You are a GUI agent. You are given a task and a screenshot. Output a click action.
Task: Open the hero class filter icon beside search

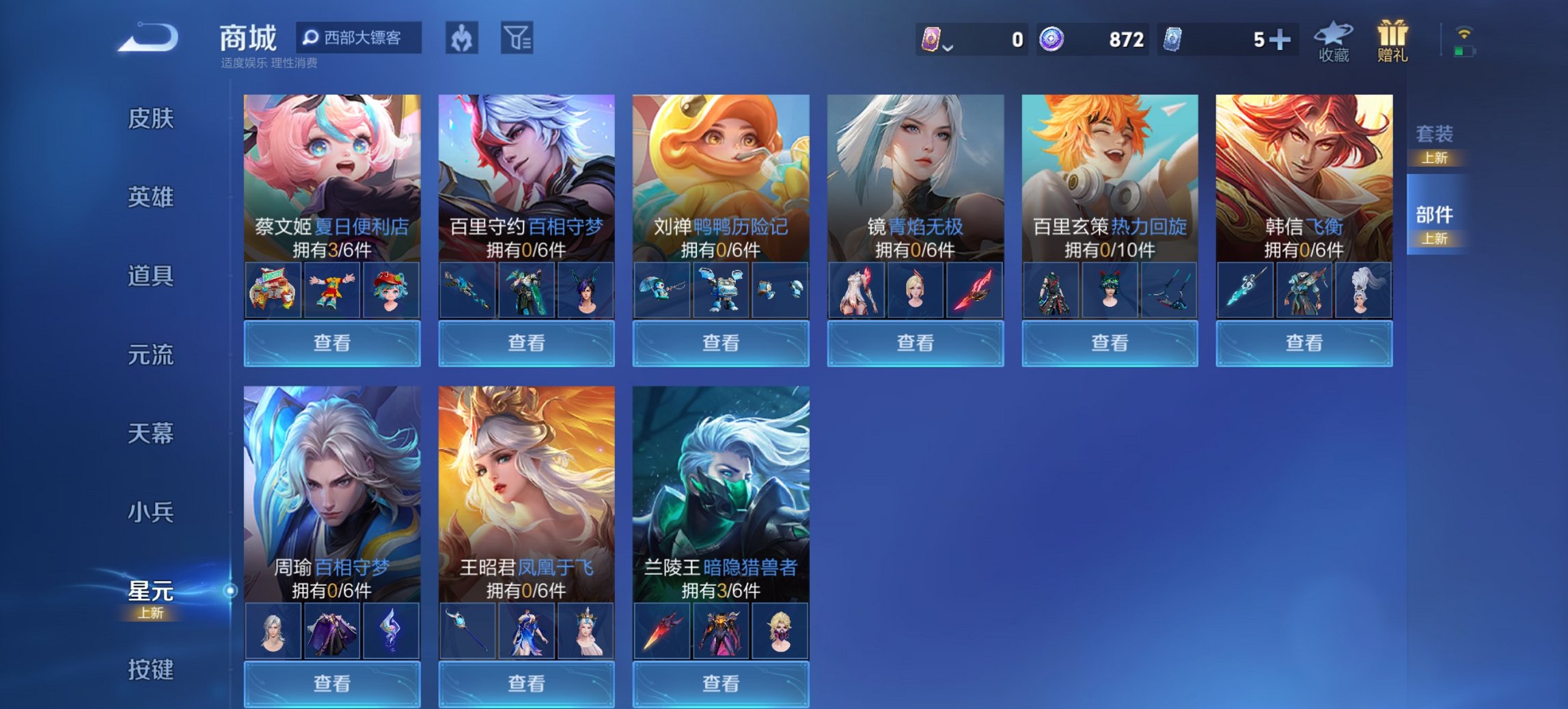click(x=461, y=39)
